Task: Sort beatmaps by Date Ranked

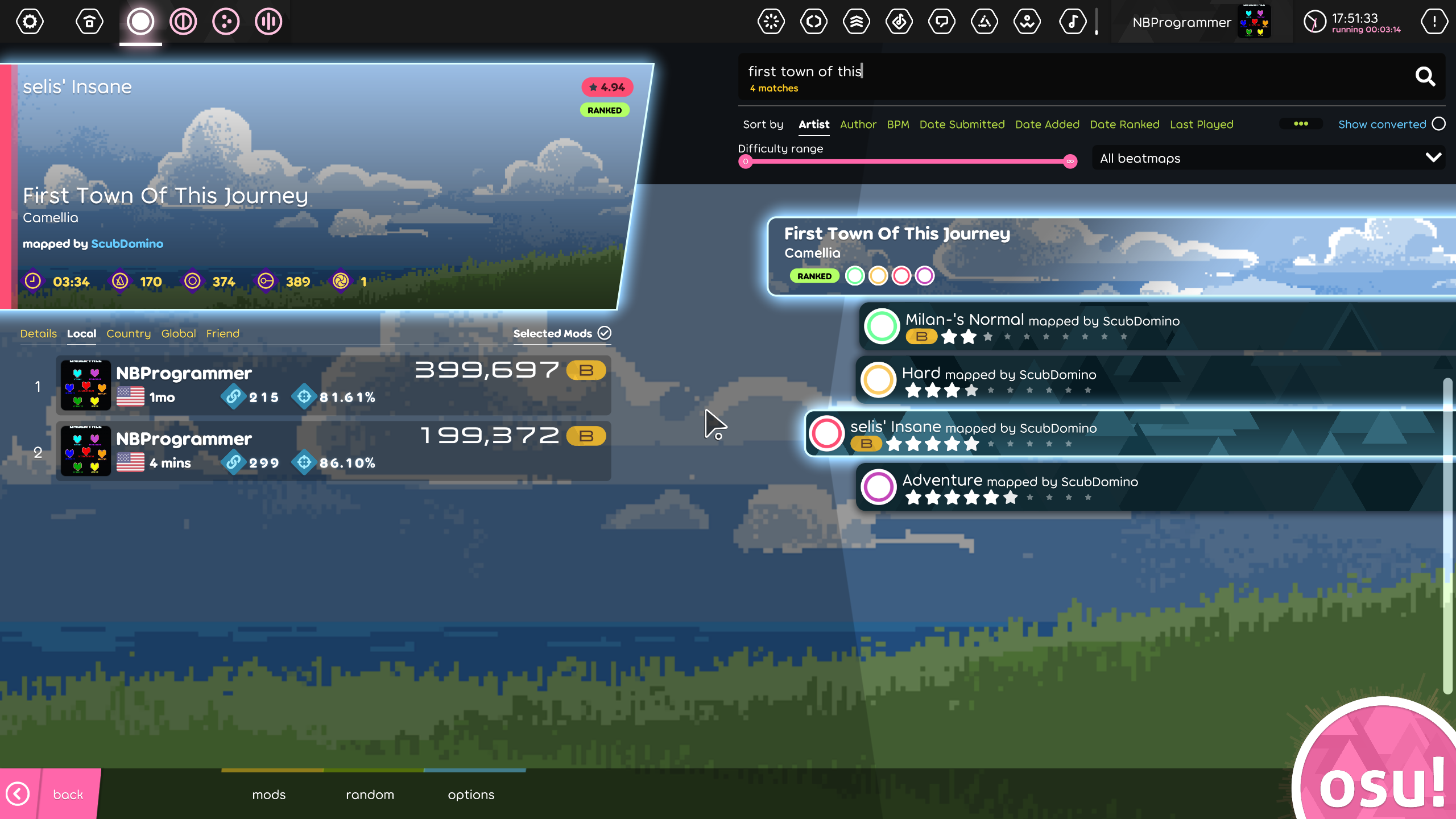Action: 1124,124
